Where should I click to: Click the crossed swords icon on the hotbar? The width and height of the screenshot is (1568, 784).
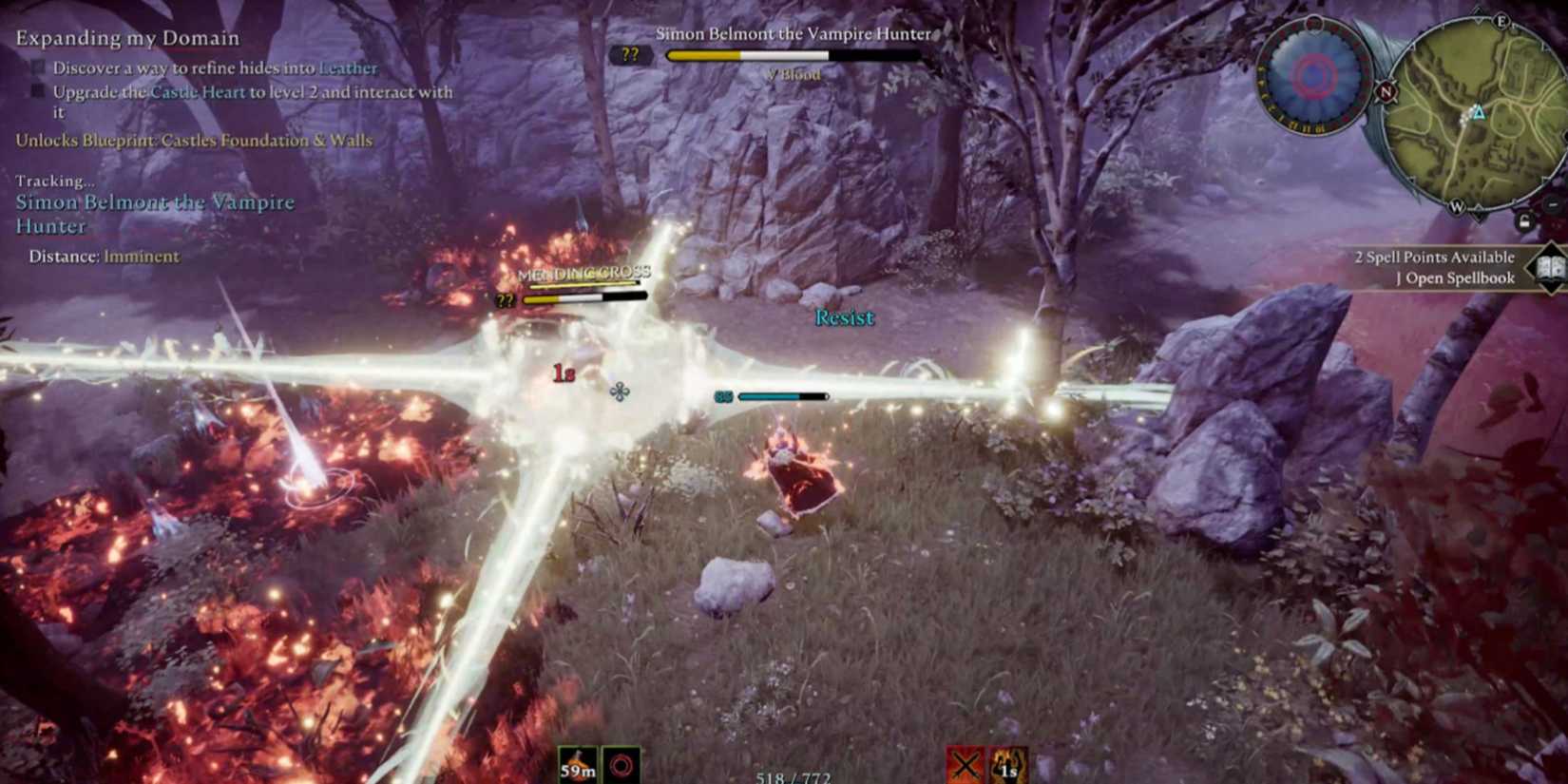(x=964, y=763)
